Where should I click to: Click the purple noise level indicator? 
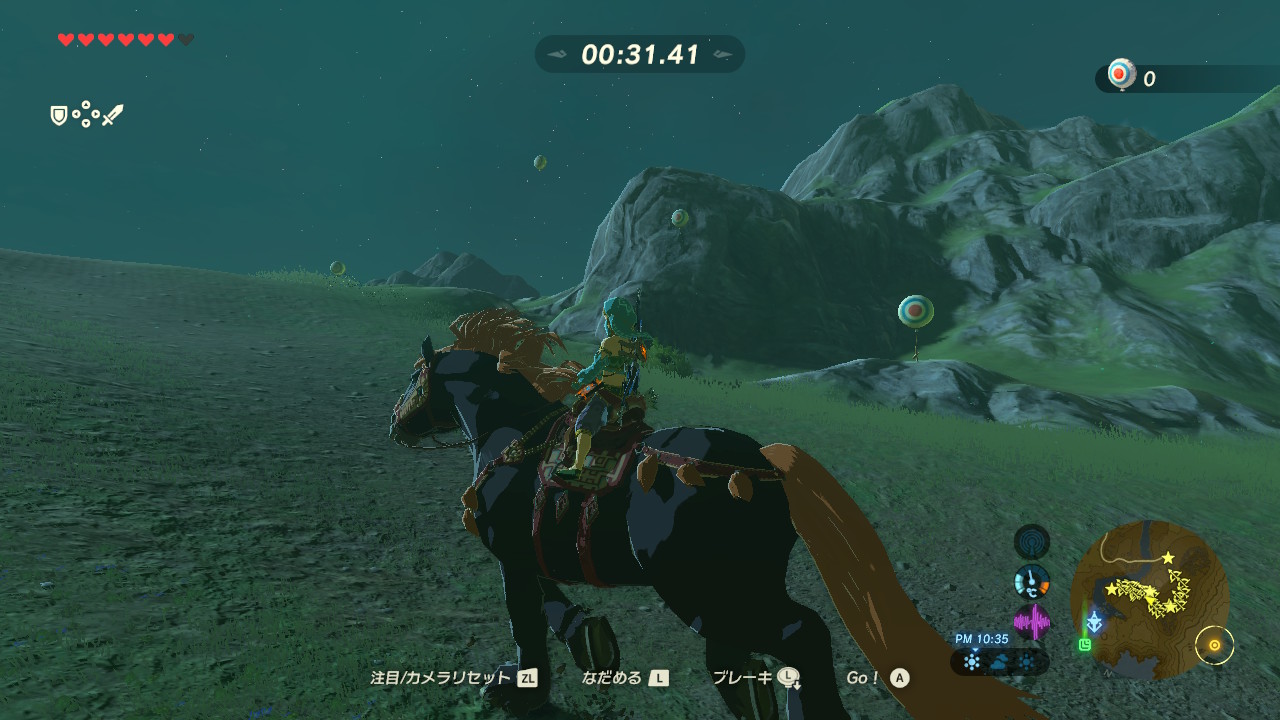[x=1032, y=622]
